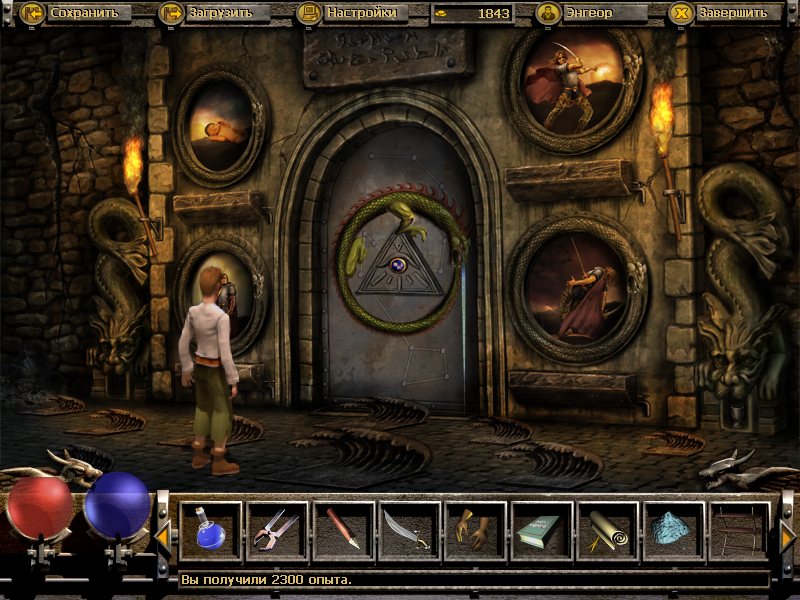Select the teal book in inventory
Viewport: 800px width, 600px height.
pos(541,531)
